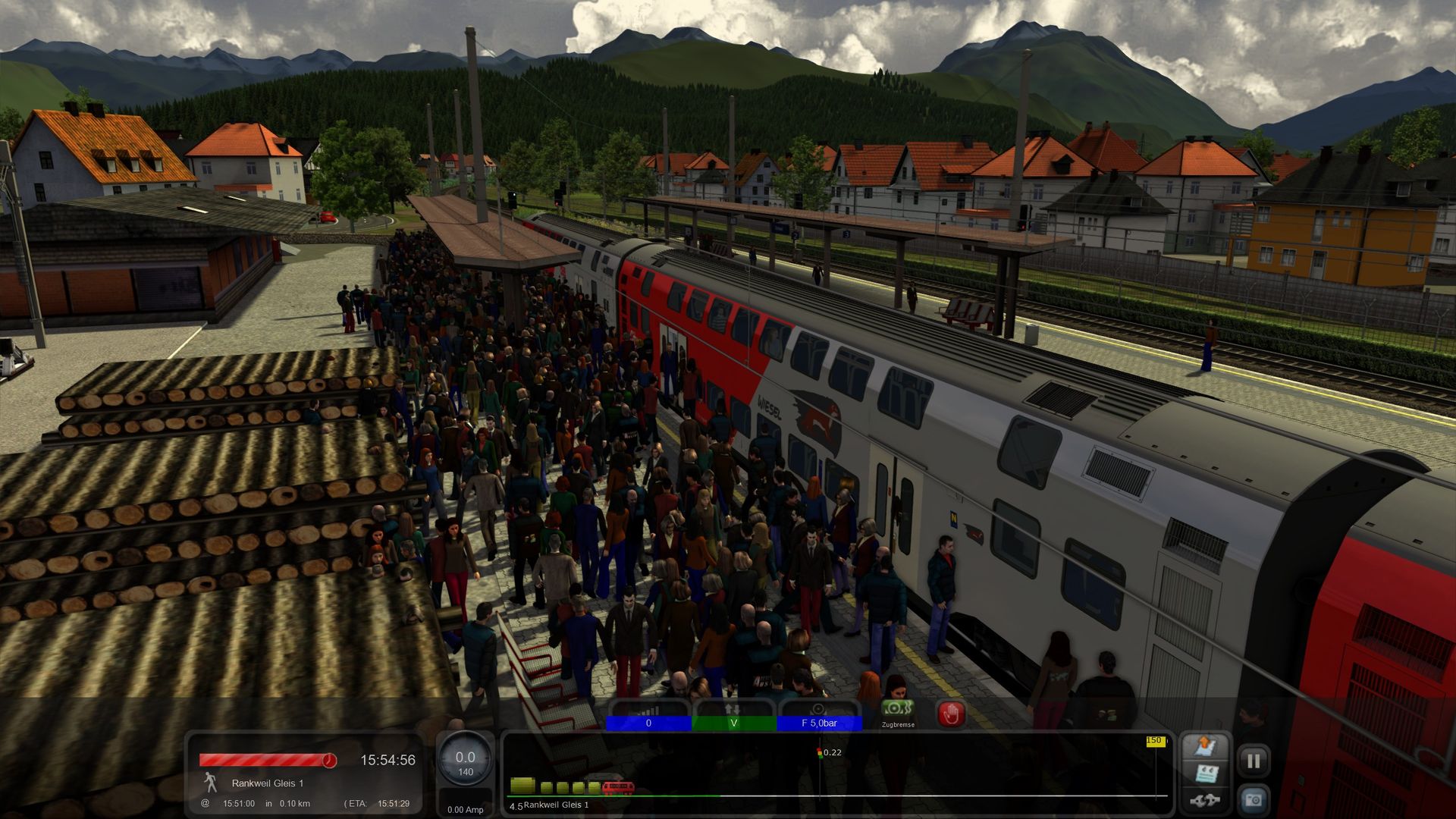This screenshot has height=819, width=1456.
Task: Click the coupling icon
Action: (1205, 800)
